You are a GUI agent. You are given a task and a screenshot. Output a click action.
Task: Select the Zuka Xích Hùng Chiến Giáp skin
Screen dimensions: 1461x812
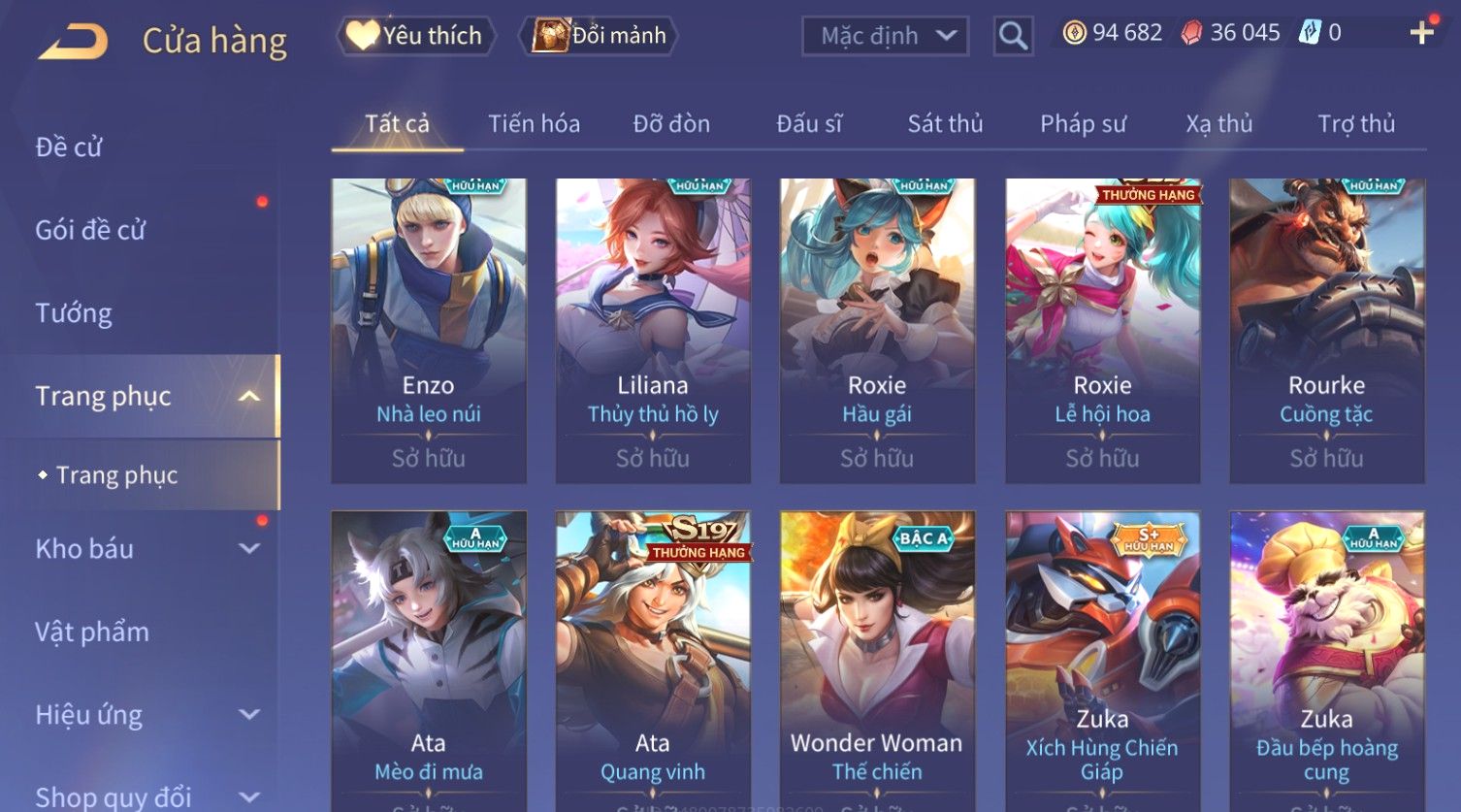1102,660
